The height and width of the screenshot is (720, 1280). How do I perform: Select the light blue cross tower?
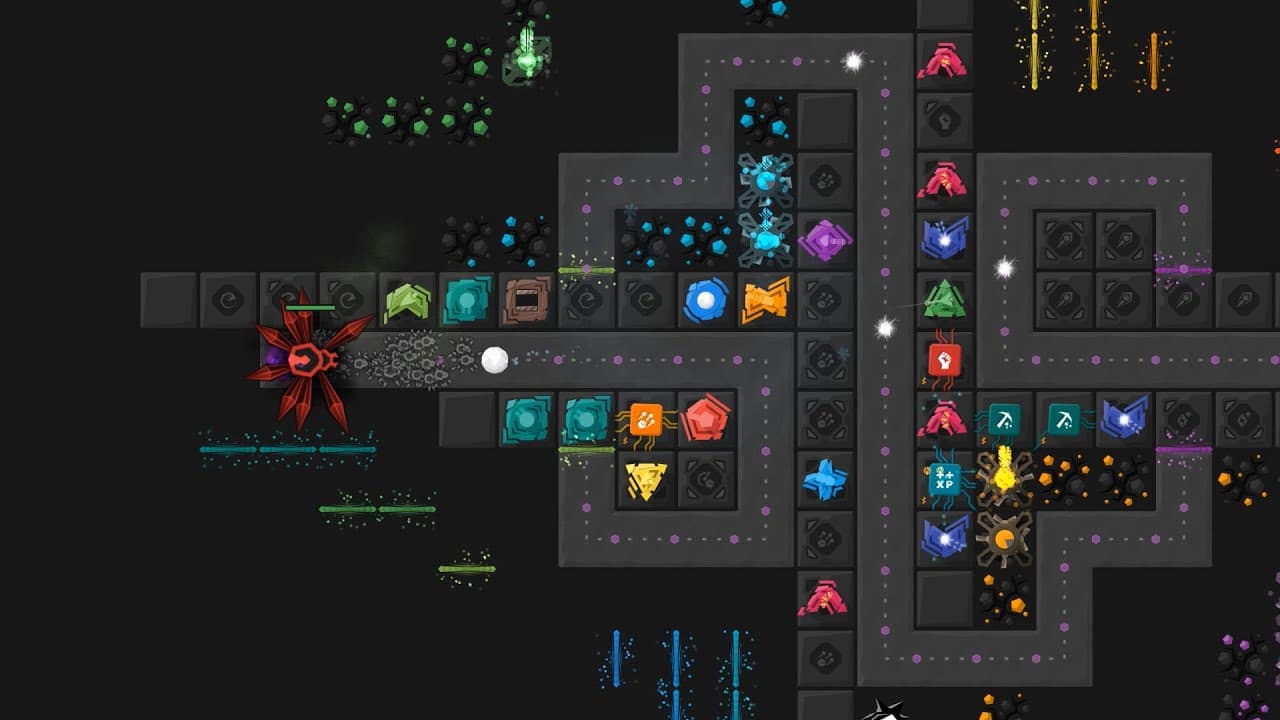[x=826, y=480]
